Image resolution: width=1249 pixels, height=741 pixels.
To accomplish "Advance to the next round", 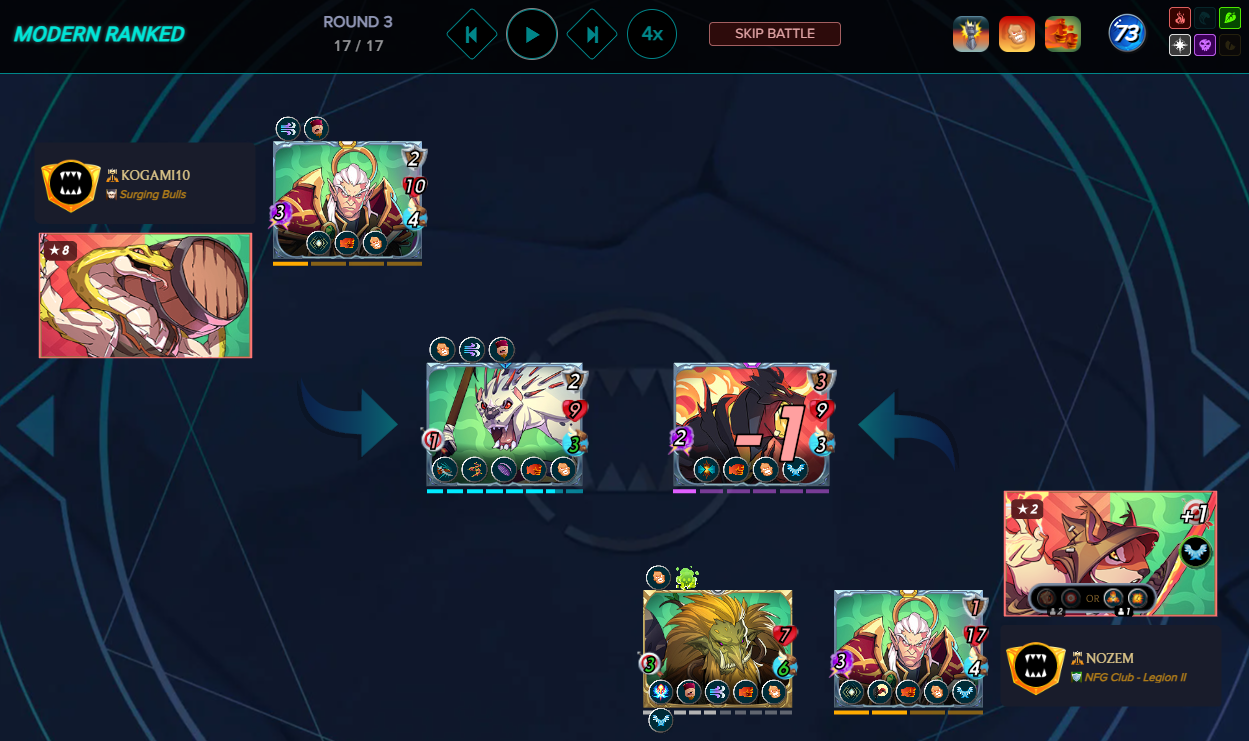I will [592, 34].
